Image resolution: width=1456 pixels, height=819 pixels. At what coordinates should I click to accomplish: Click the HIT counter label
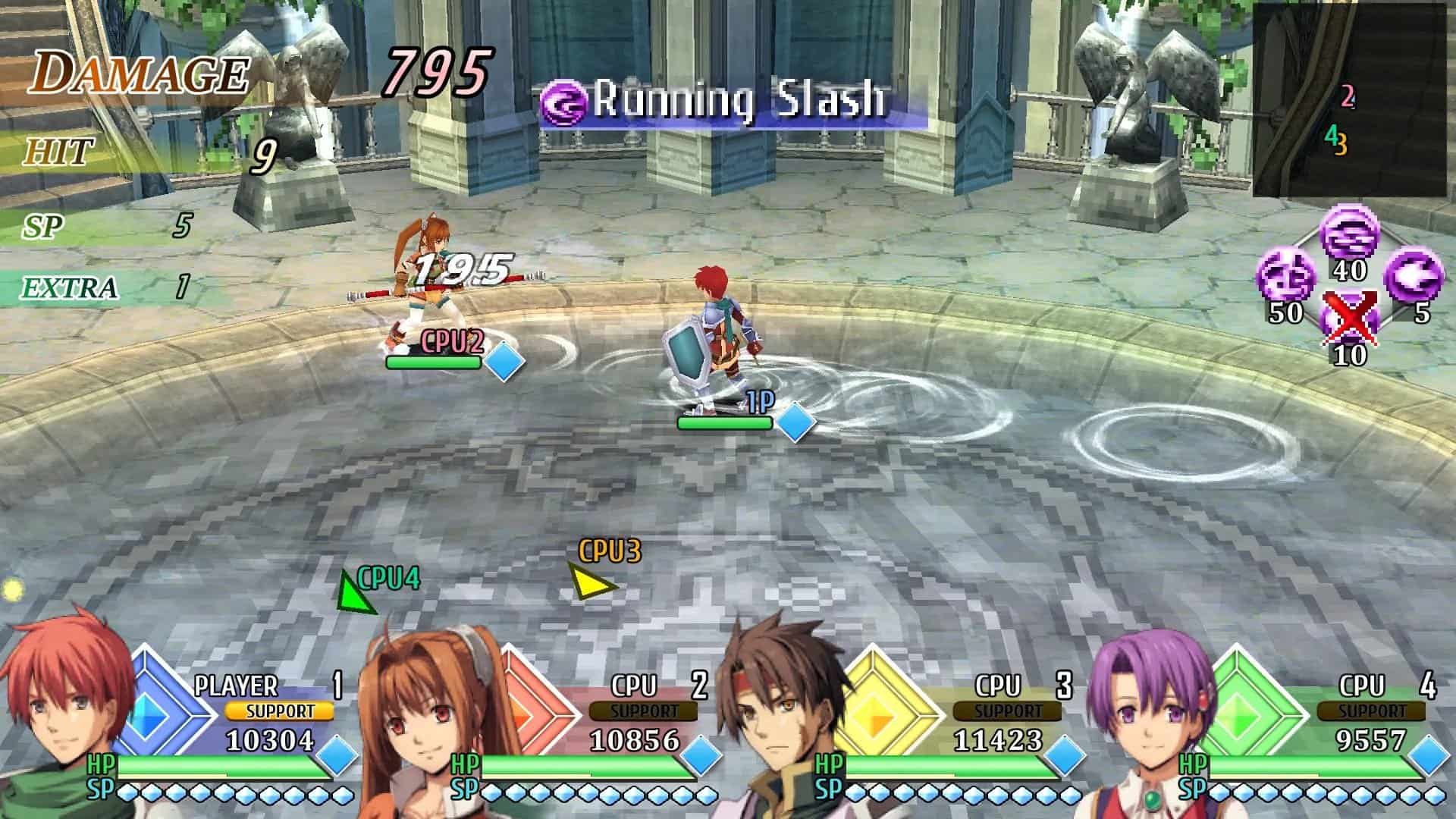pyautogui.click(x=59, y=150)
